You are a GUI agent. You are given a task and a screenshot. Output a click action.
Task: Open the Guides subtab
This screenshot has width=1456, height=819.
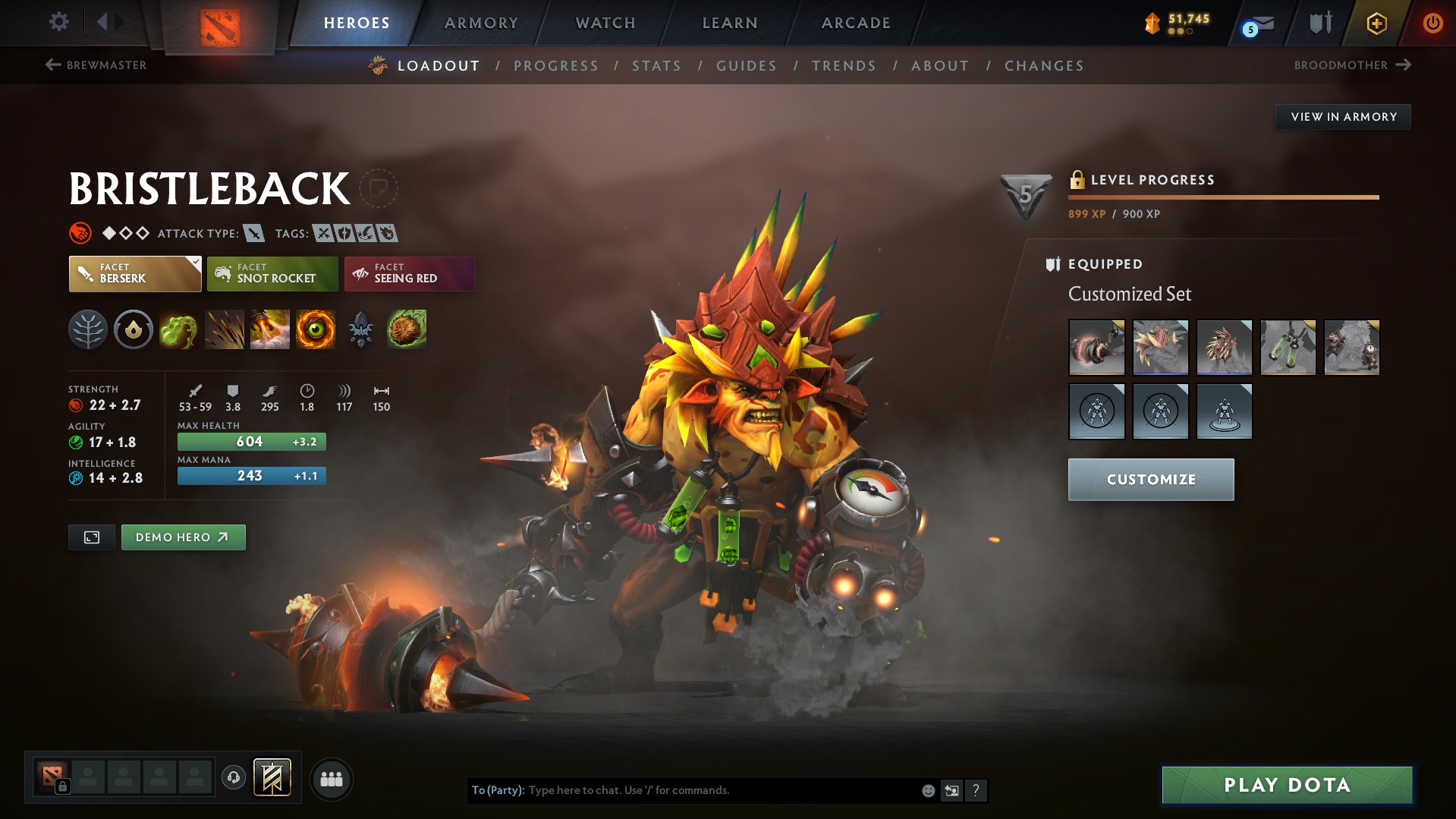(x=747, y=66)
